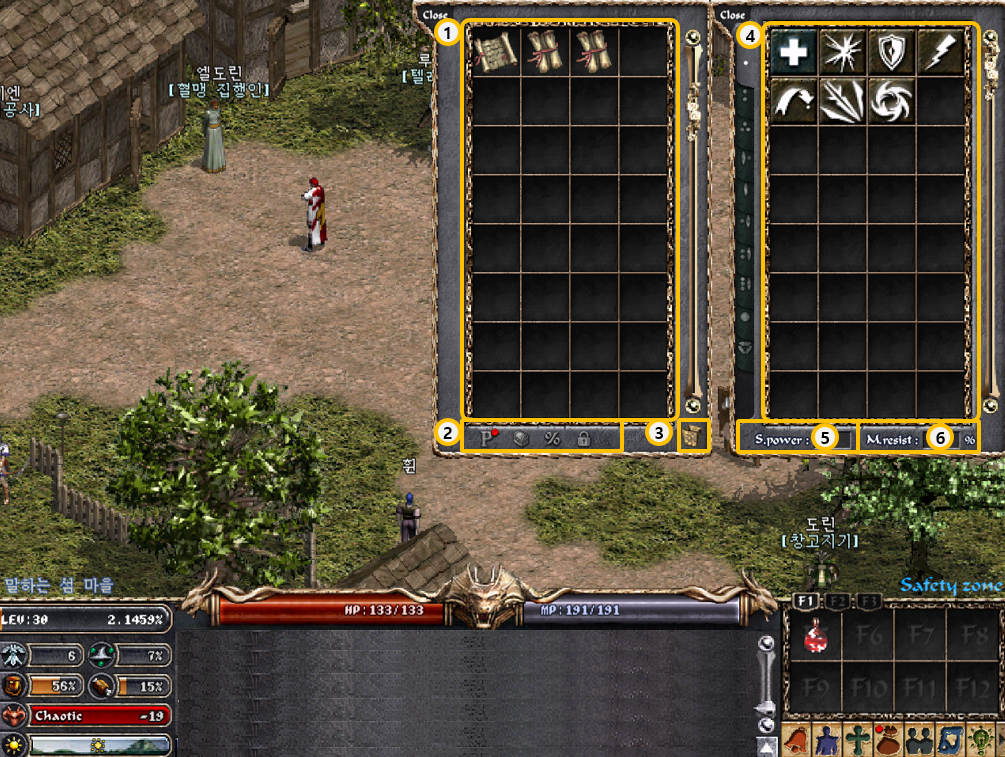Use the shield spell icon
The width and height of the screenshot is (1005, 757).
click(x=891, y=52)
